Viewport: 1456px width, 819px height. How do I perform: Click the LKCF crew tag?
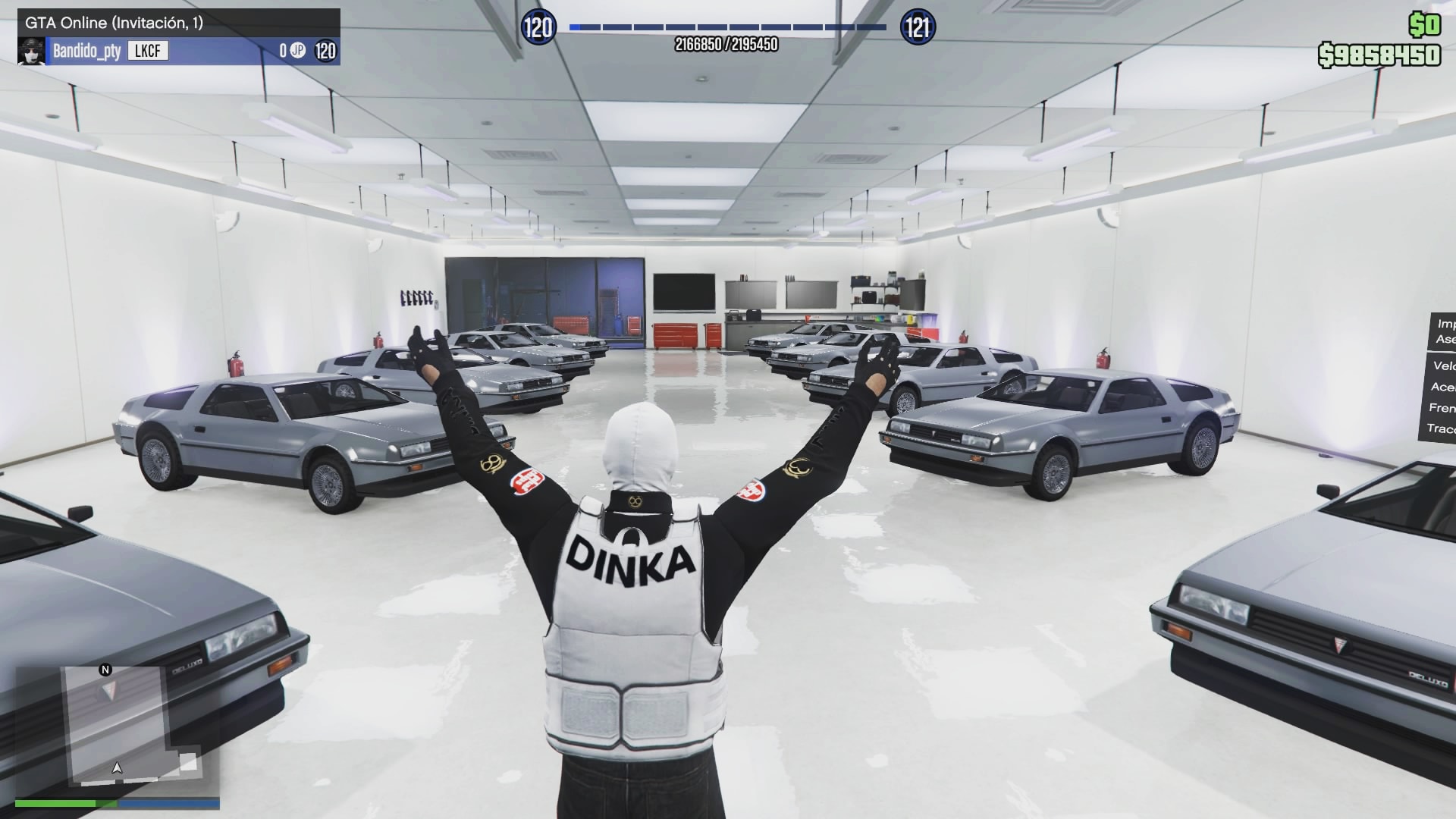[147, 51]
